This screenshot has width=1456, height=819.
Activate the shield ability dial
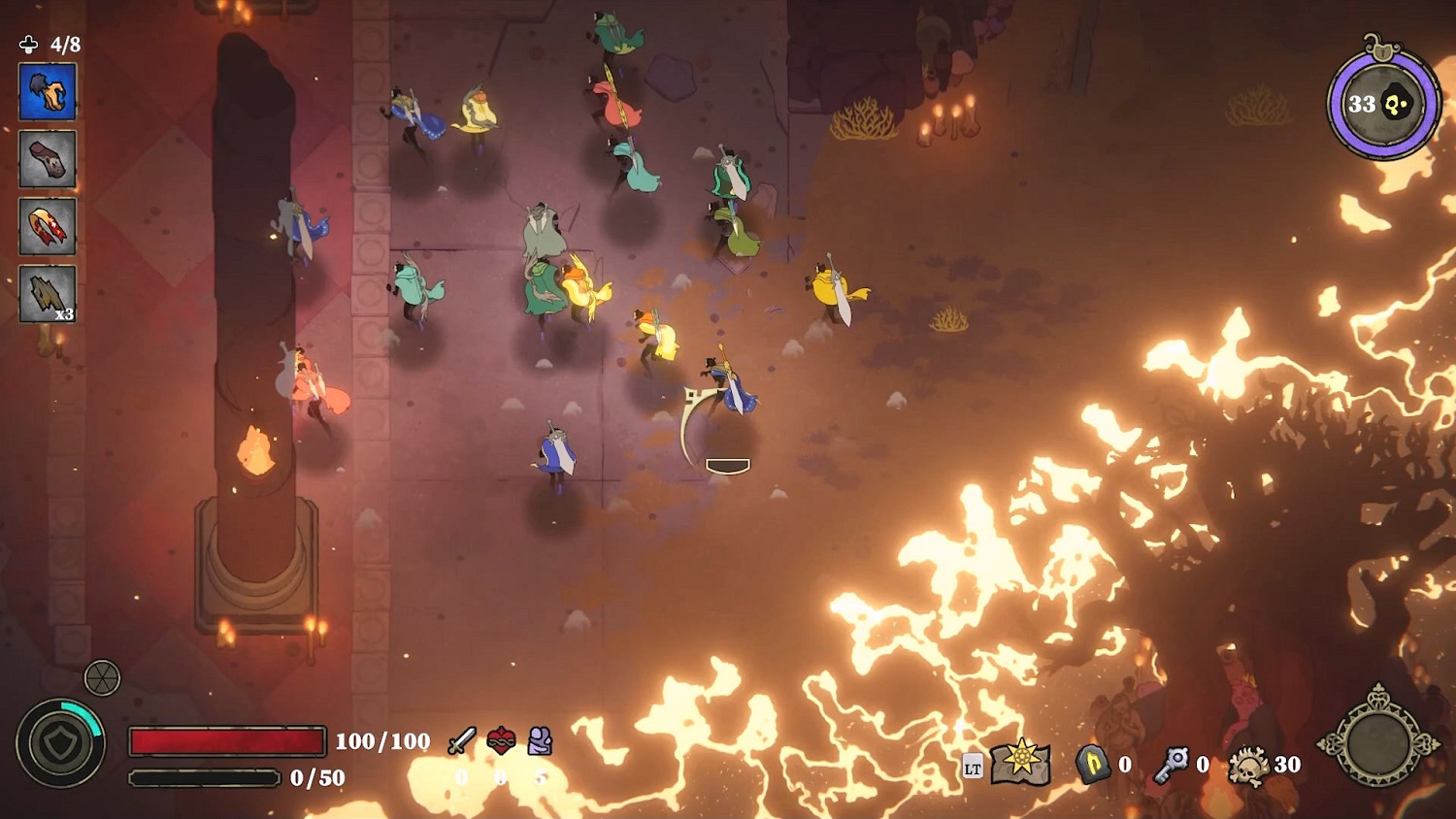pos(61,744)
